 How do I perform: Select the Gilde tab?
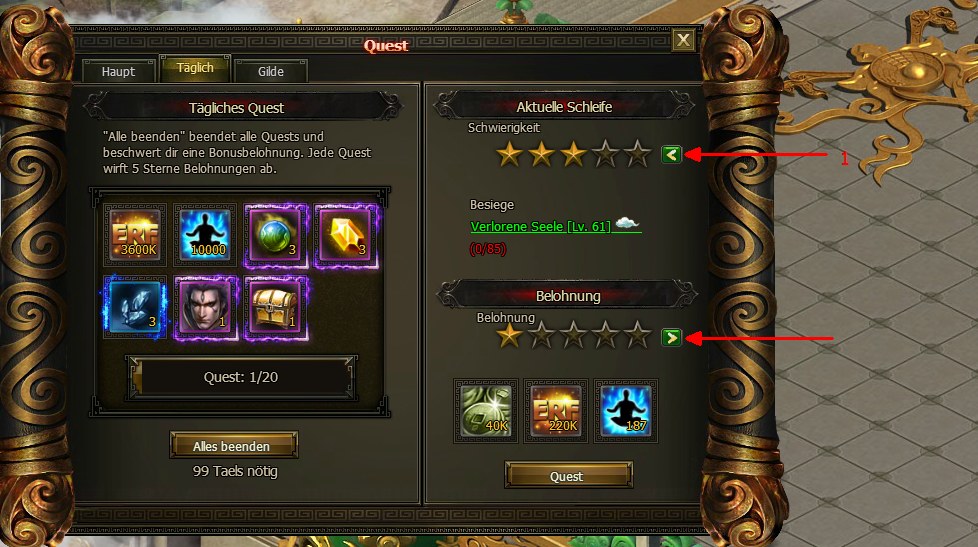coord(271,72)
